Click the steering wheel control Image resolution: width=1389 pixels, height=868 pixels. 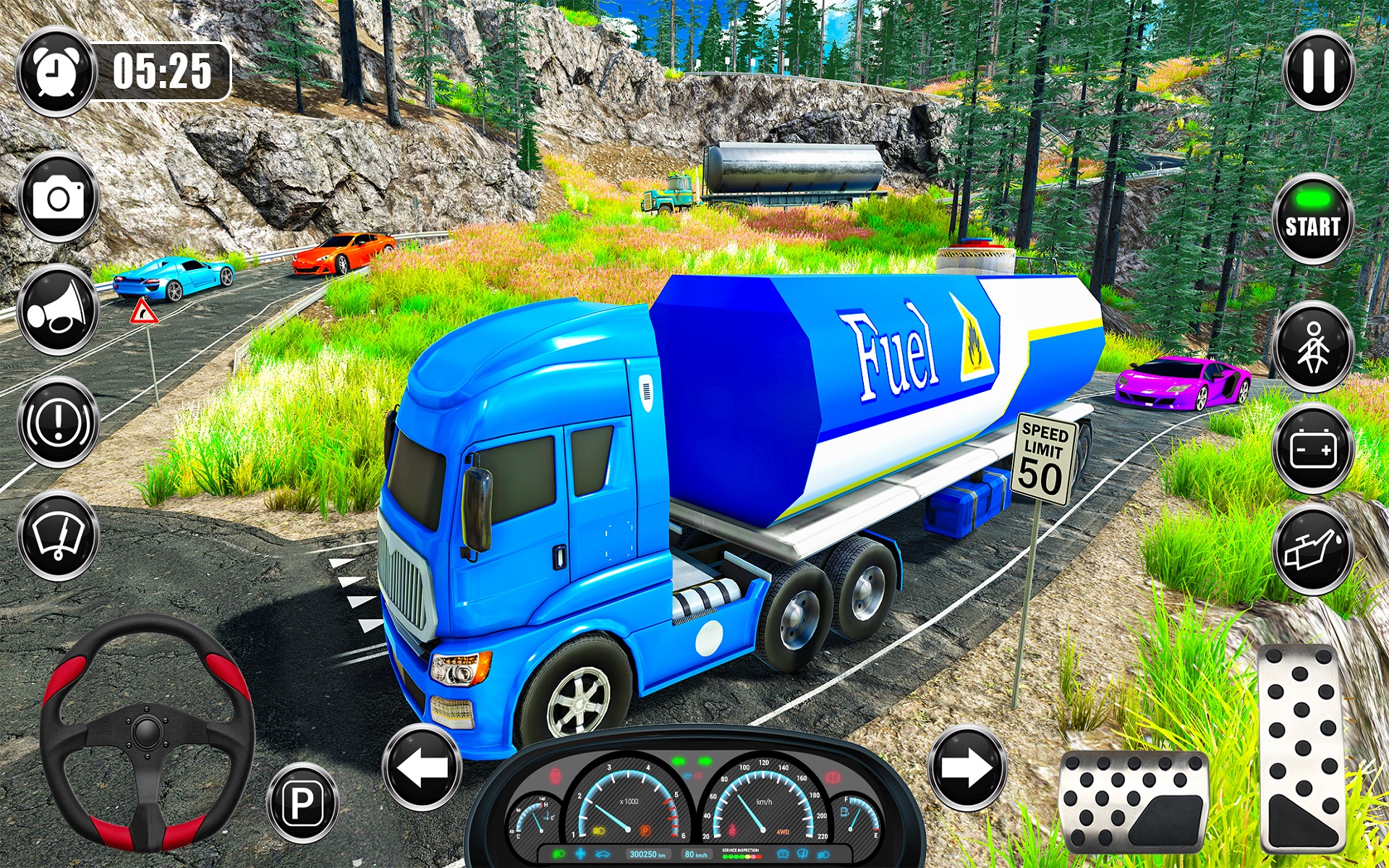pos(147,732)
